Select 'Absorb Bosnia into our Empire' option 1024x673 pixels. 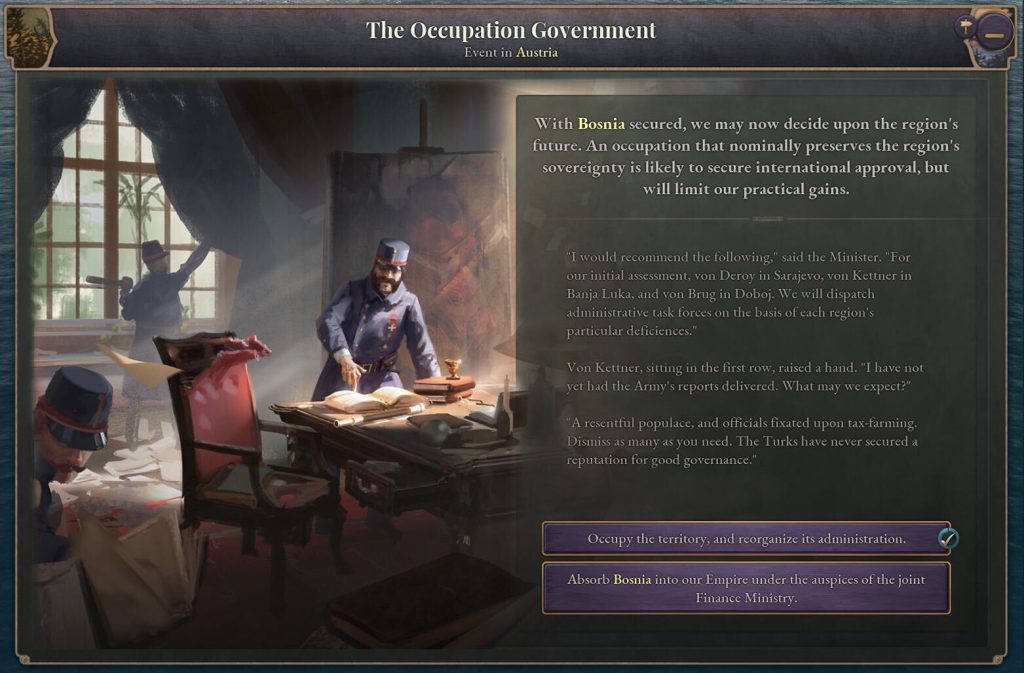click(746, 588)
